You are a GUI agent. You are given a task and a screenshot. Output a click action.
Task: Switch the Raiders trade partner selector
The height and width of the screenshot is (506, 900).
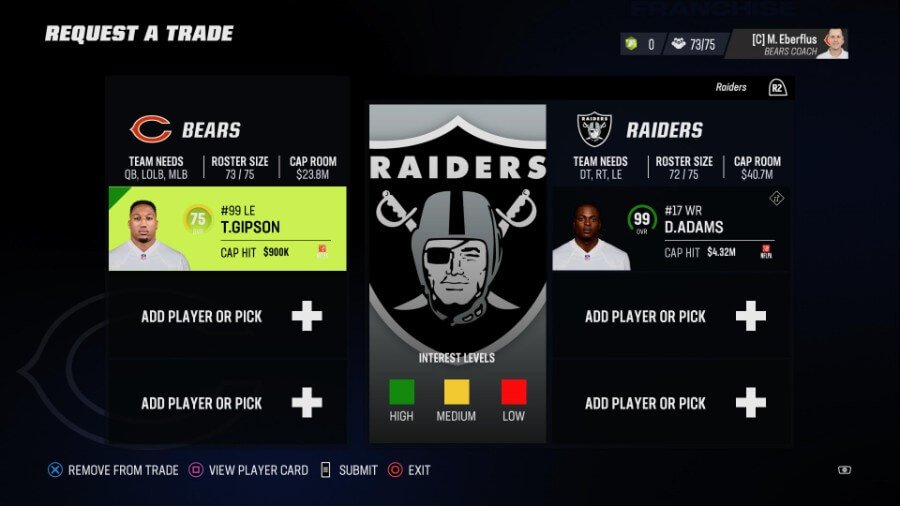pos(749,88)
